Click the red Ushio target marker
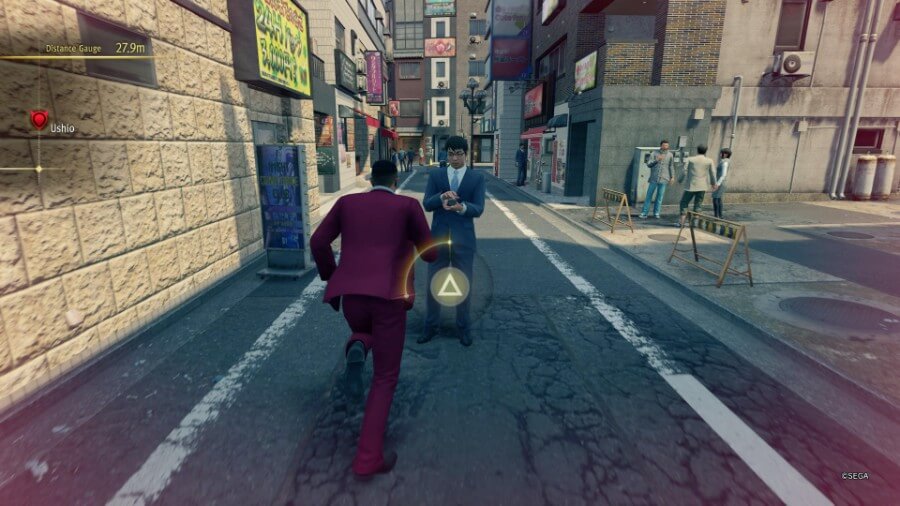 click(x=39, y=120)
